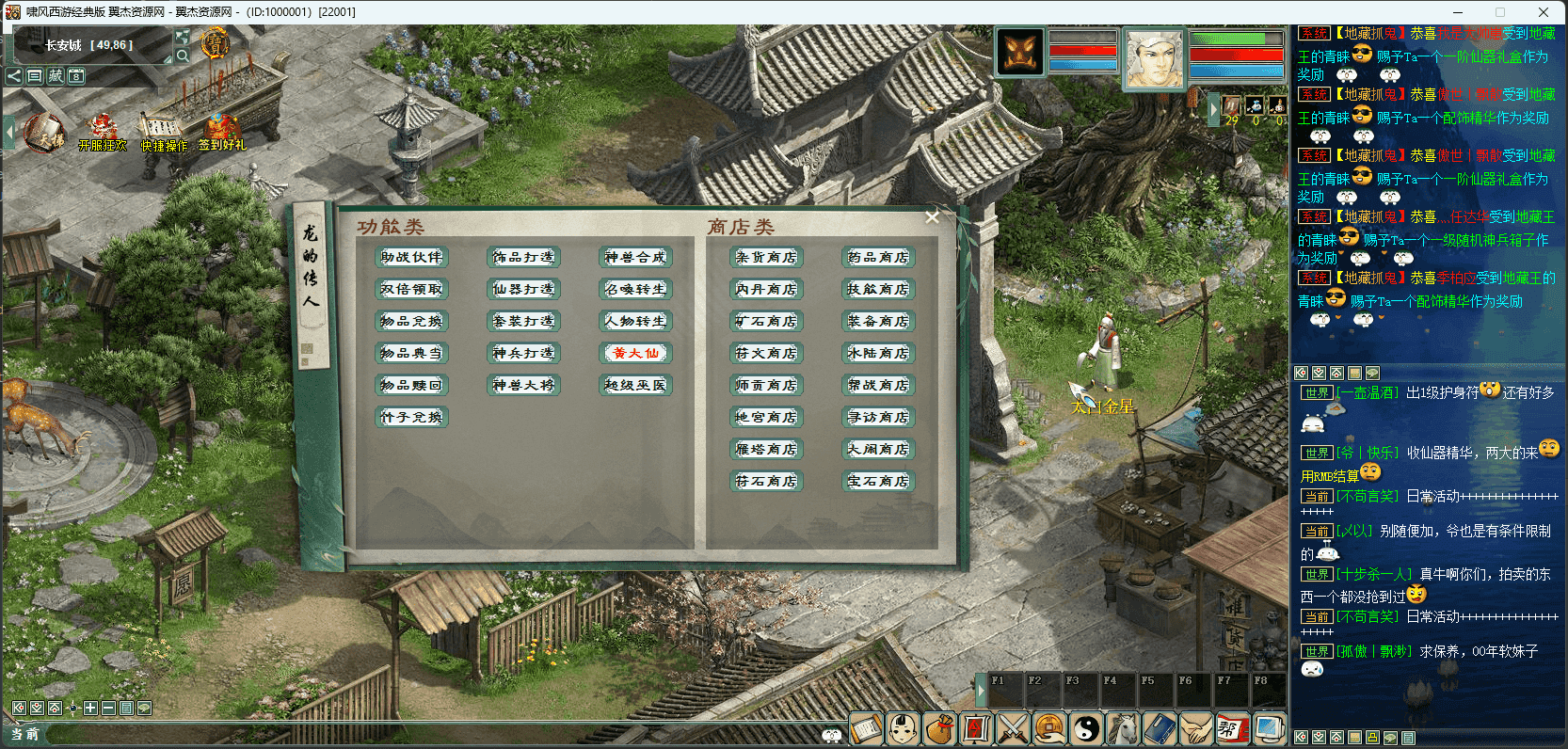
Task: Select the 神兽合成 button
Action: tap(635, 257)
